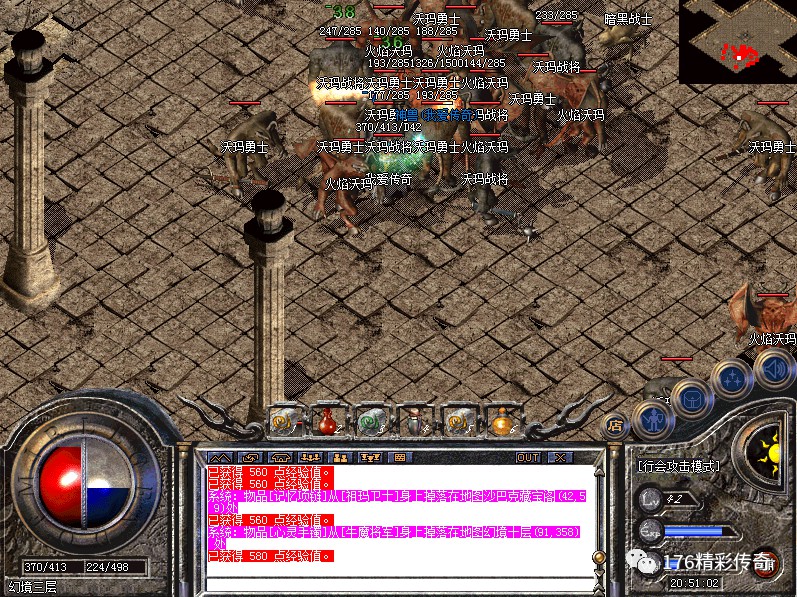The image size is (797, 597).
Task: Use the red potion in belt slot 2
Action: click(x=328, y=421)
